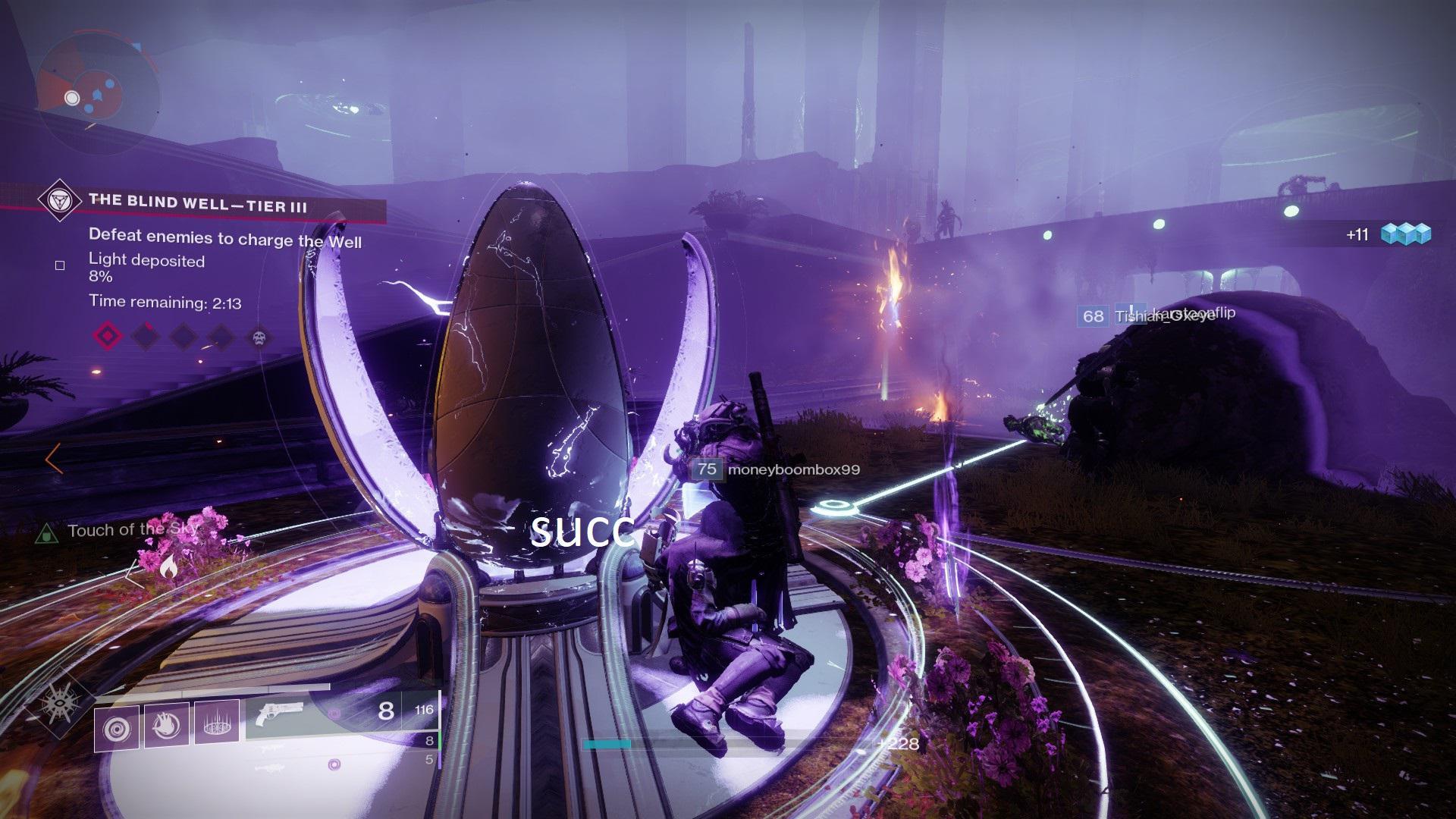Select the Touch of the Sky buff
1456x819 pixels.
click(133, 531)
